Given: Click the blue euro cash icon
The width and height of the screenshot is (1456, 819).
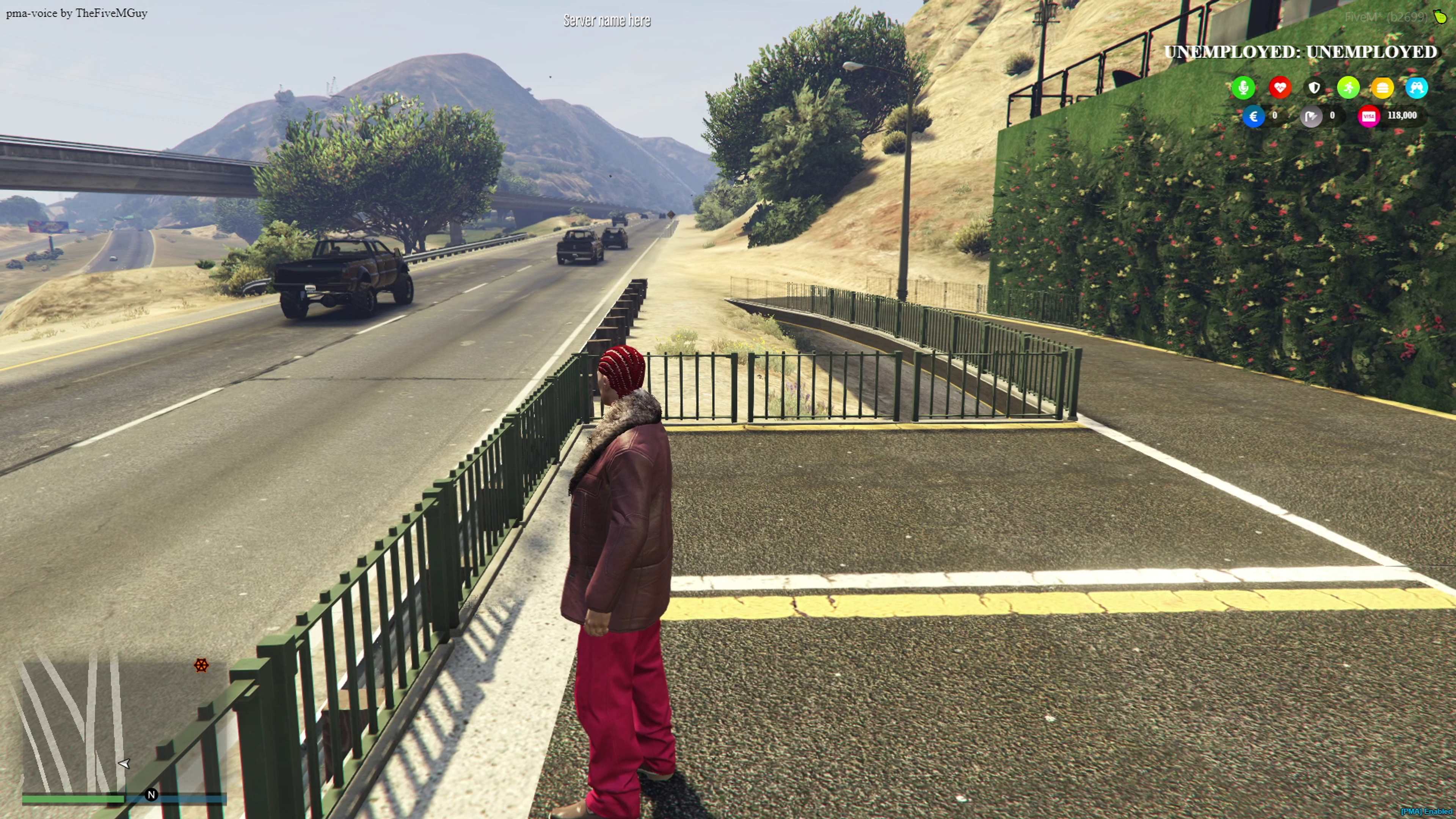Looking at the screenshot, I should pyautogui.click(x=1253, y=116).
